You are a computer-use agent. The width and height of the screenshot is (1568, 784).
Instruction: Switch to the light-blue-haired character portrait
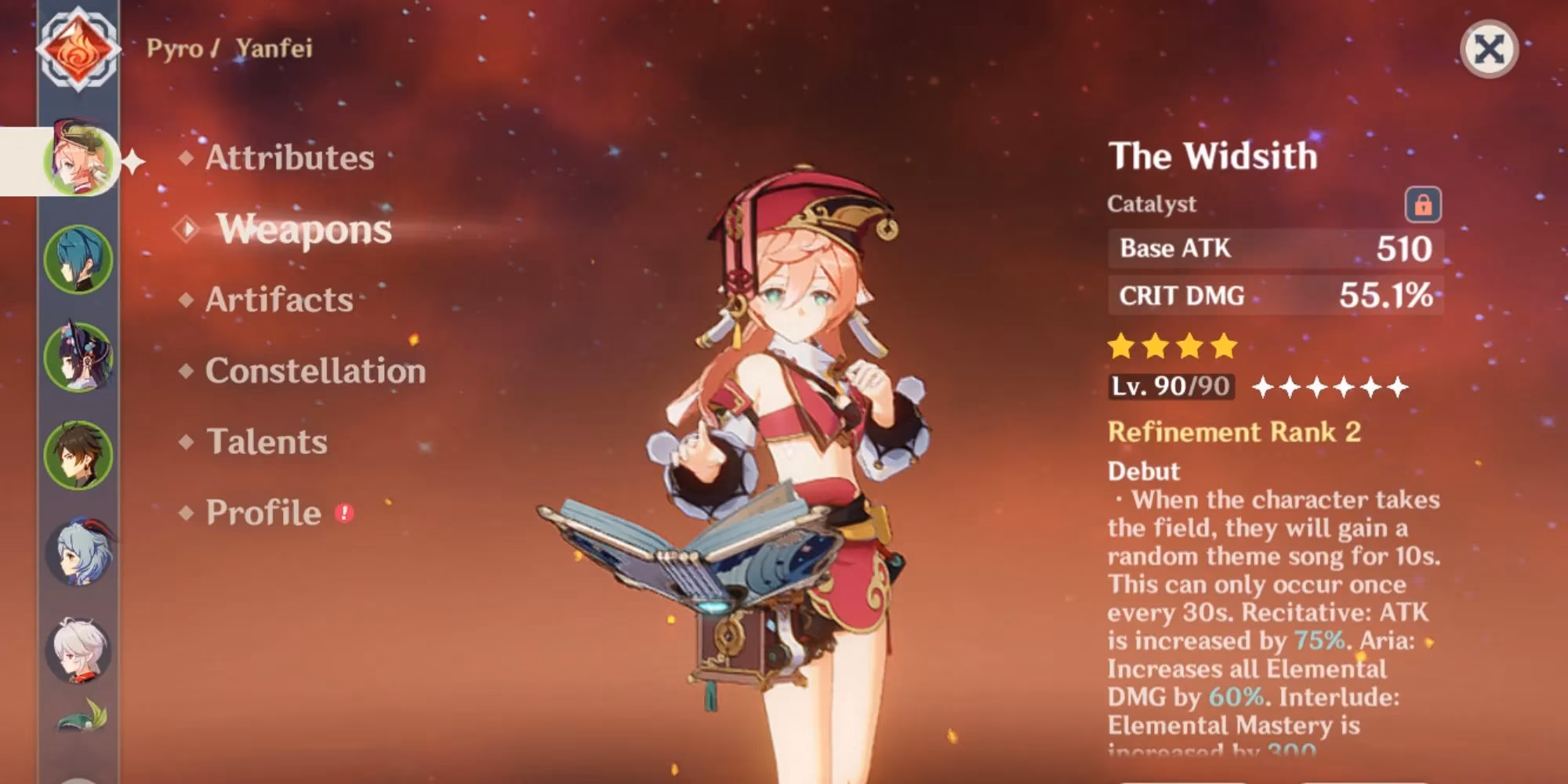point(78,553)
